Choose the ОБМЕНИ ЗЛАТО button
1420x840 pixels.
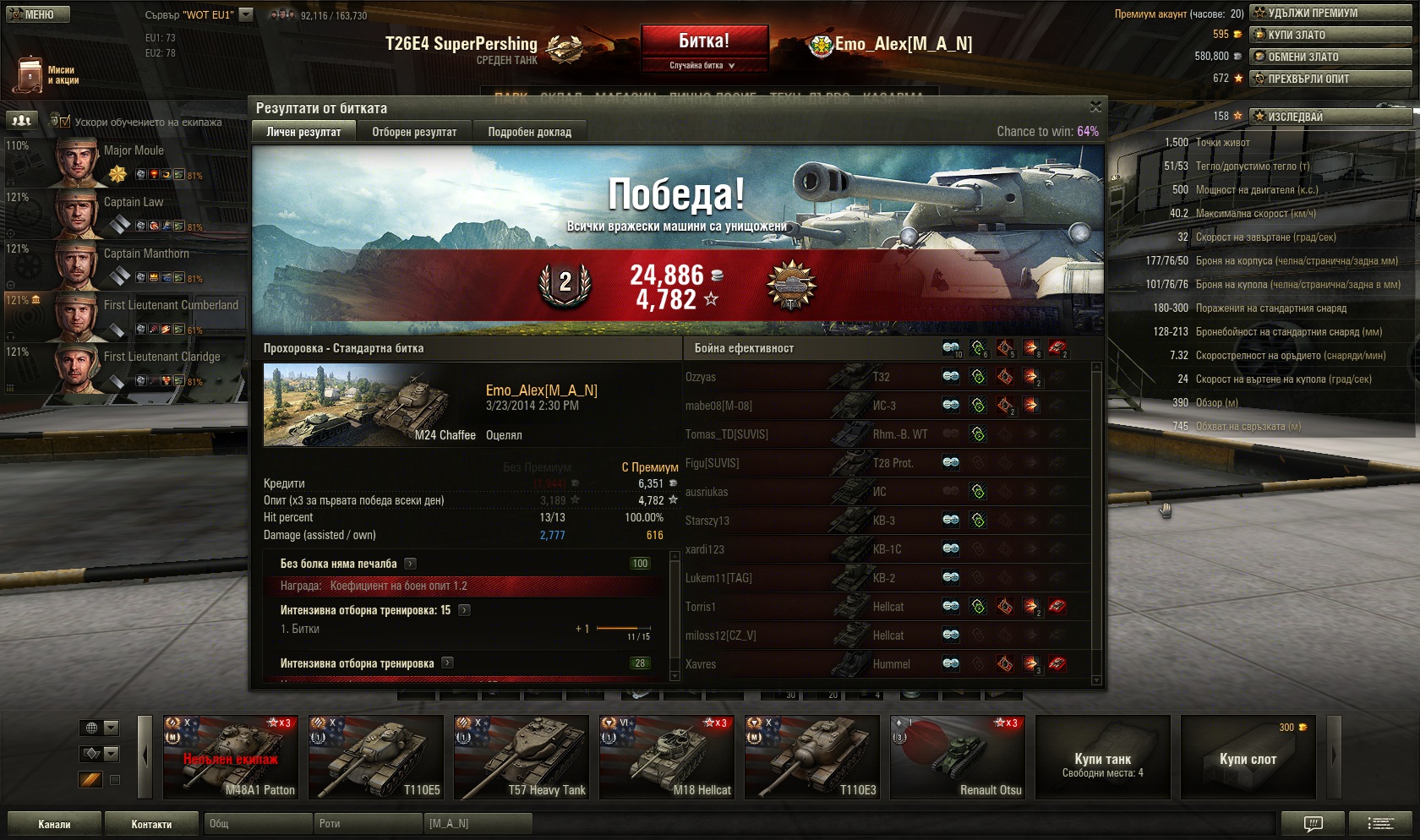(1330, 57)
